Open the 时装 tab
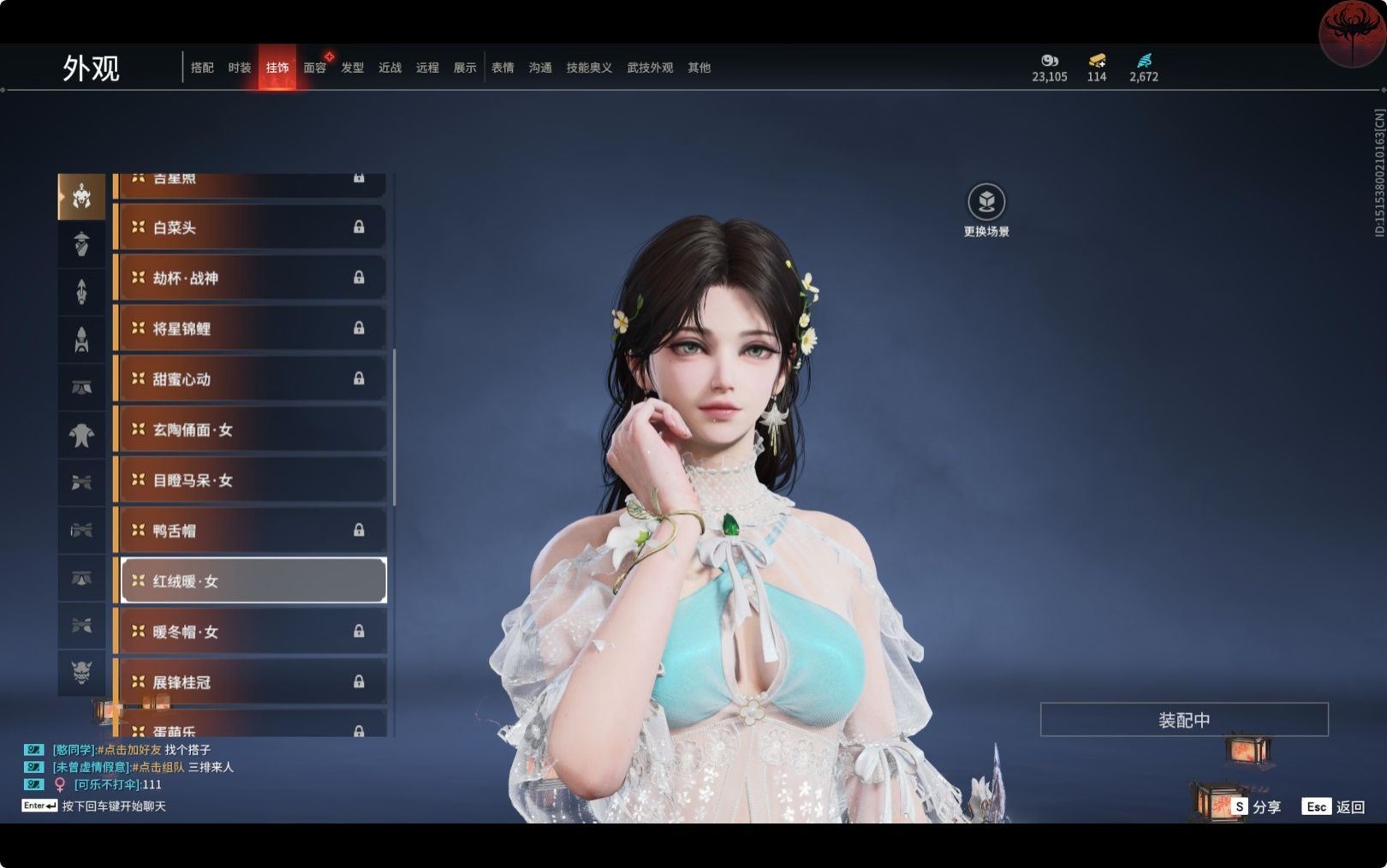Screen dimensions: 1387x868 click(x=240, y=68)
